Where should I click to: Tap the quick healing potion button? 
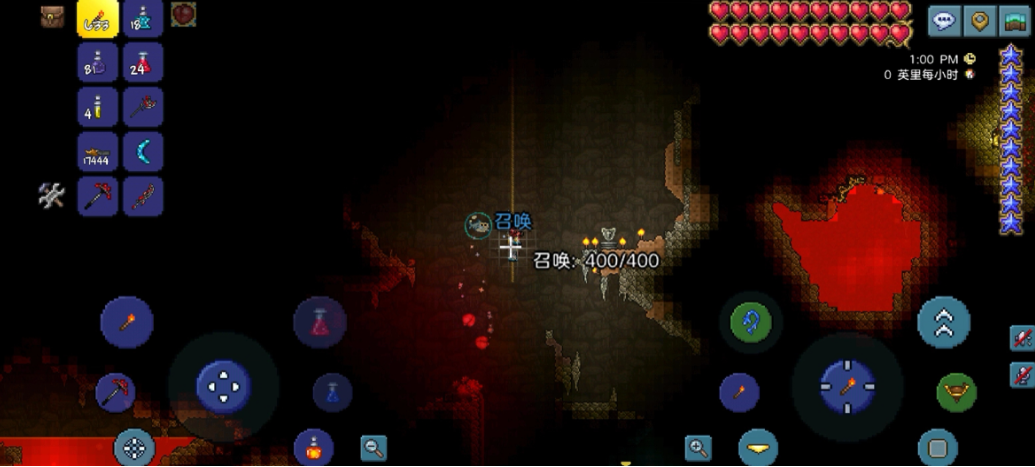pos(319,322)
